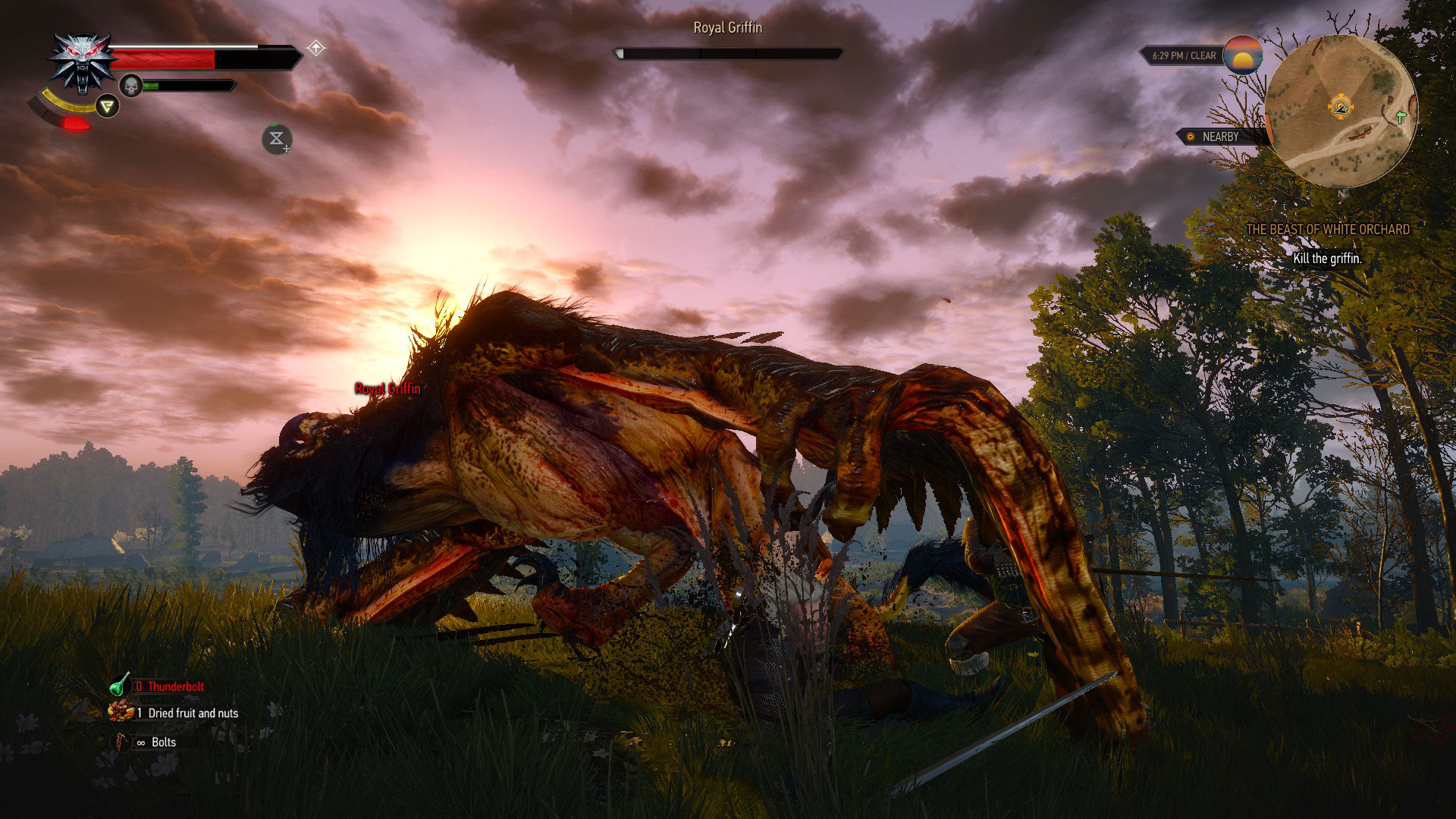Screen dimensions: 1456x819
Task: Click the level-up arrow indicator
Action: point(315,47)
